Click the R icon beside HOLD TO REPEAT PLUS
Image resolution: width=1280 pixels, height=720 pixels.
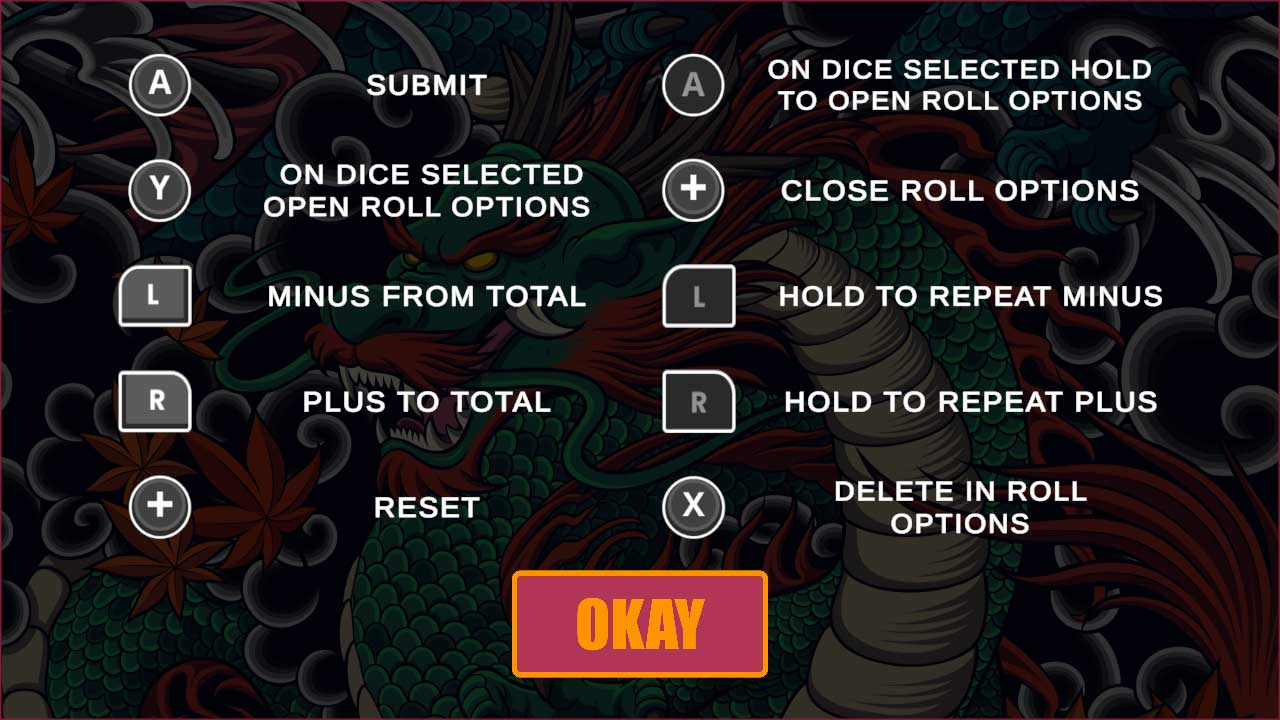click(699, 402)
